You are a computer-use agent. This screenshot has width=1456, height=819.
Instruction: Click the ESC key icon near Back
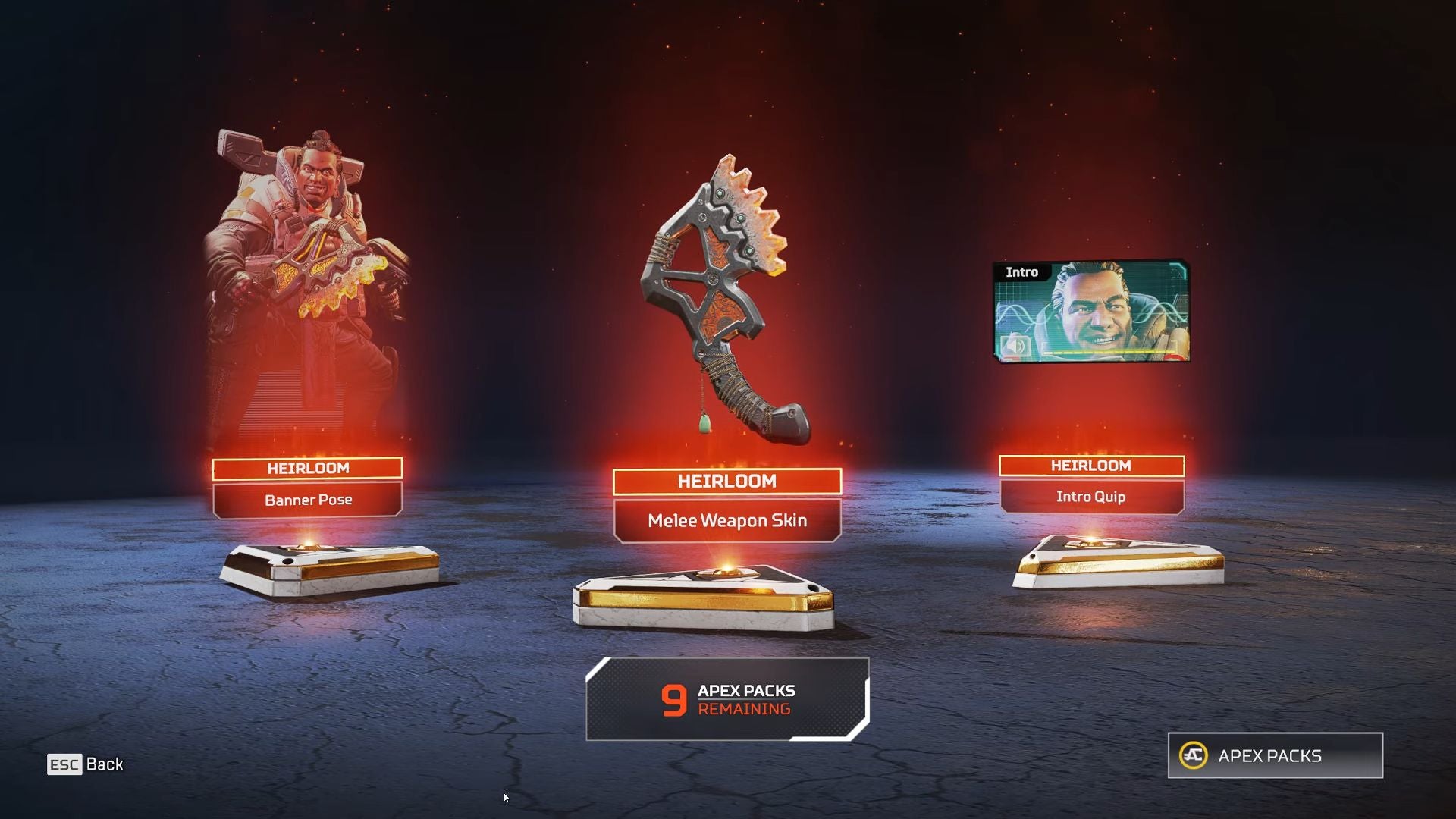point(66,764)
